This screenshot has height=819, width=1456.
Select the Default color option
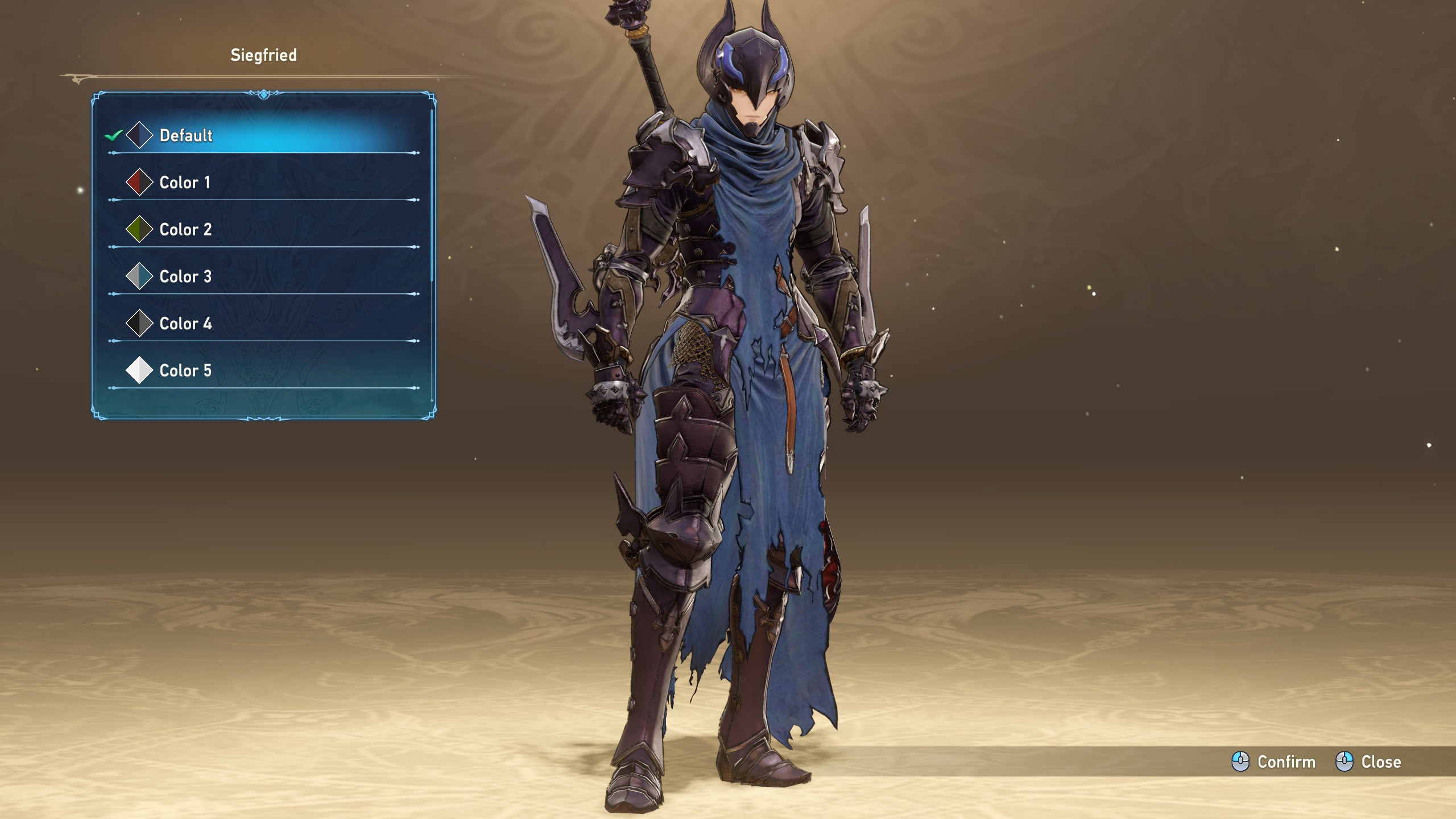pos(186,135)
